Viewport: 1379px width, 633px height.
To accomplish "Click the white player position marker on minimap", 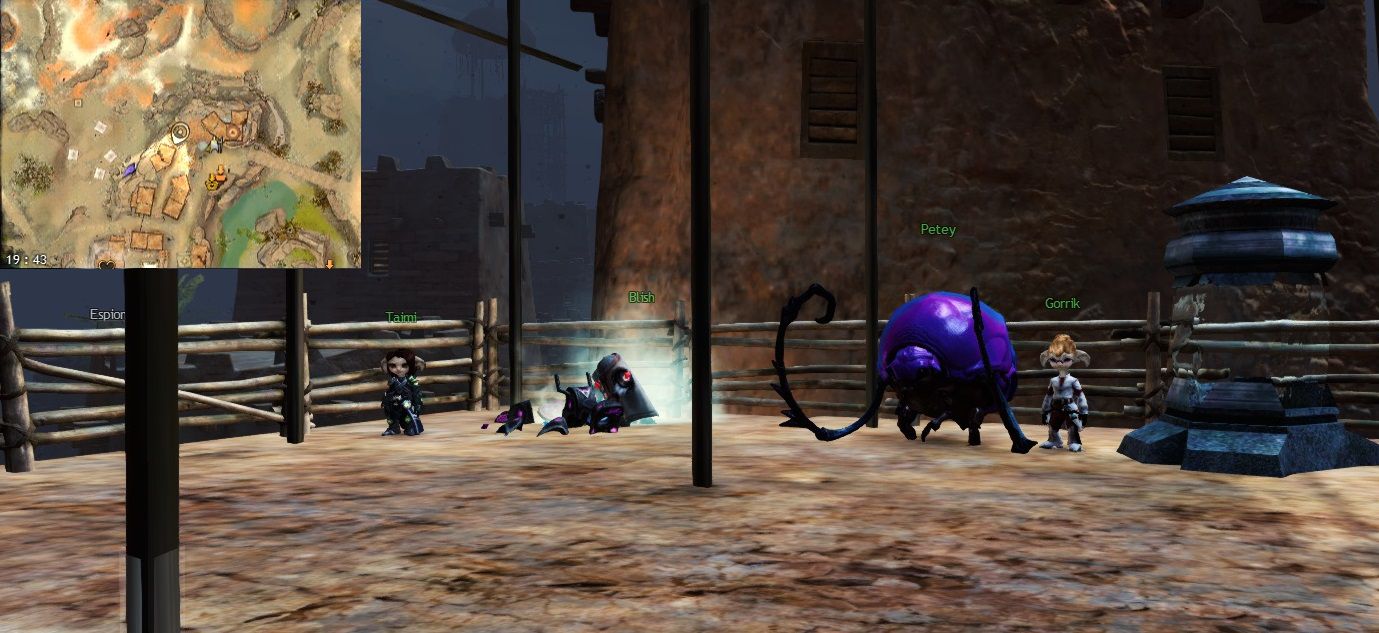I will tap(180, 131).
